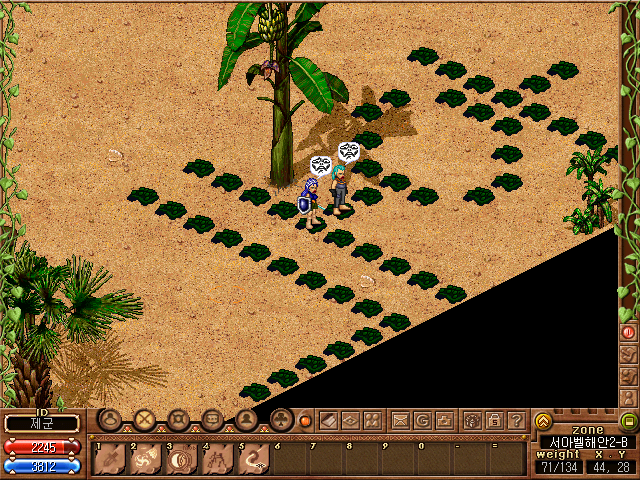This screenshot has height=480, width=640.
Task: Open the G guild button
Action: pyautogui.click(x=423, y=421)
